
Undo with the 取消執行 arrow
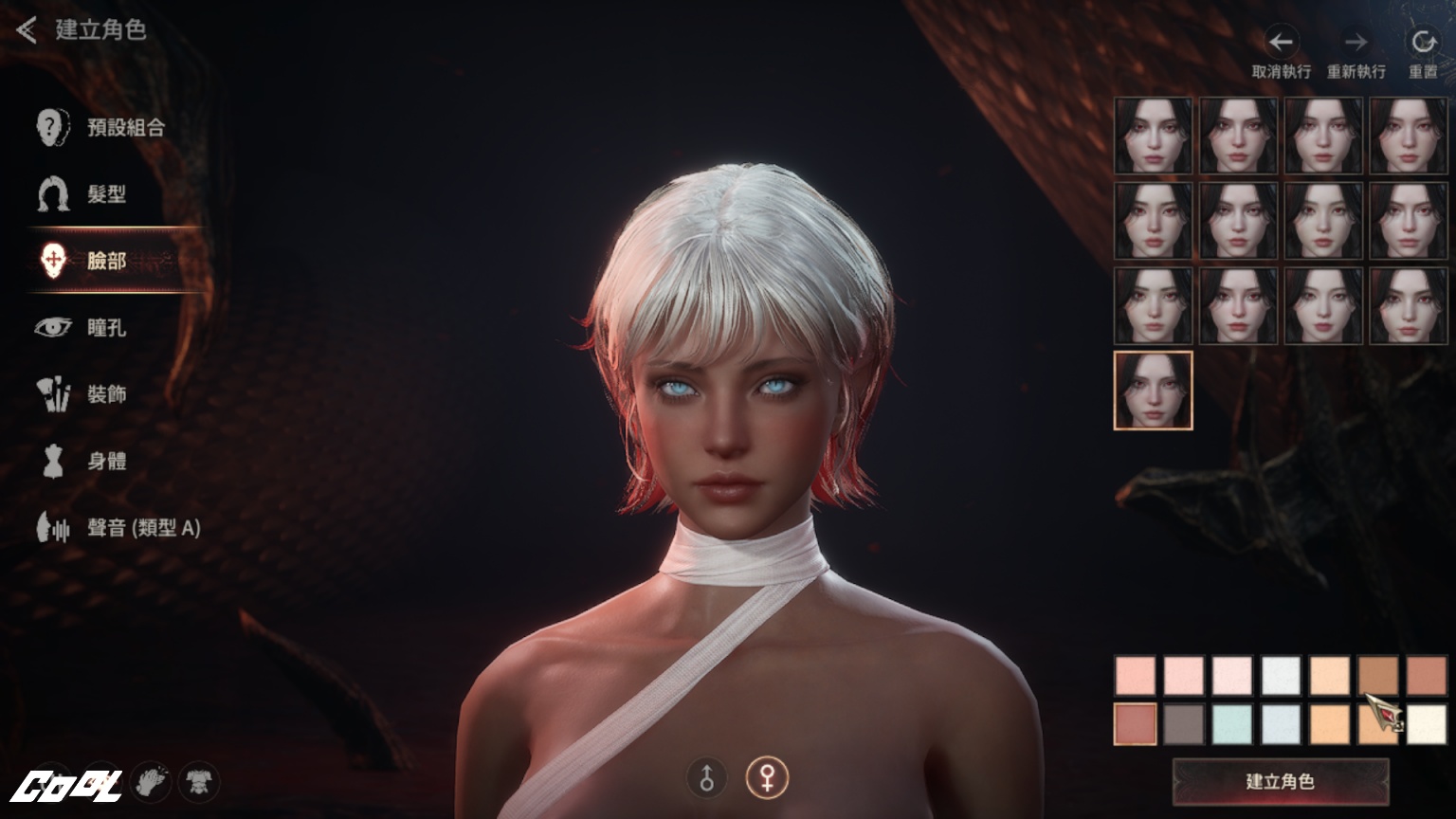click(x=1281, y=43)
